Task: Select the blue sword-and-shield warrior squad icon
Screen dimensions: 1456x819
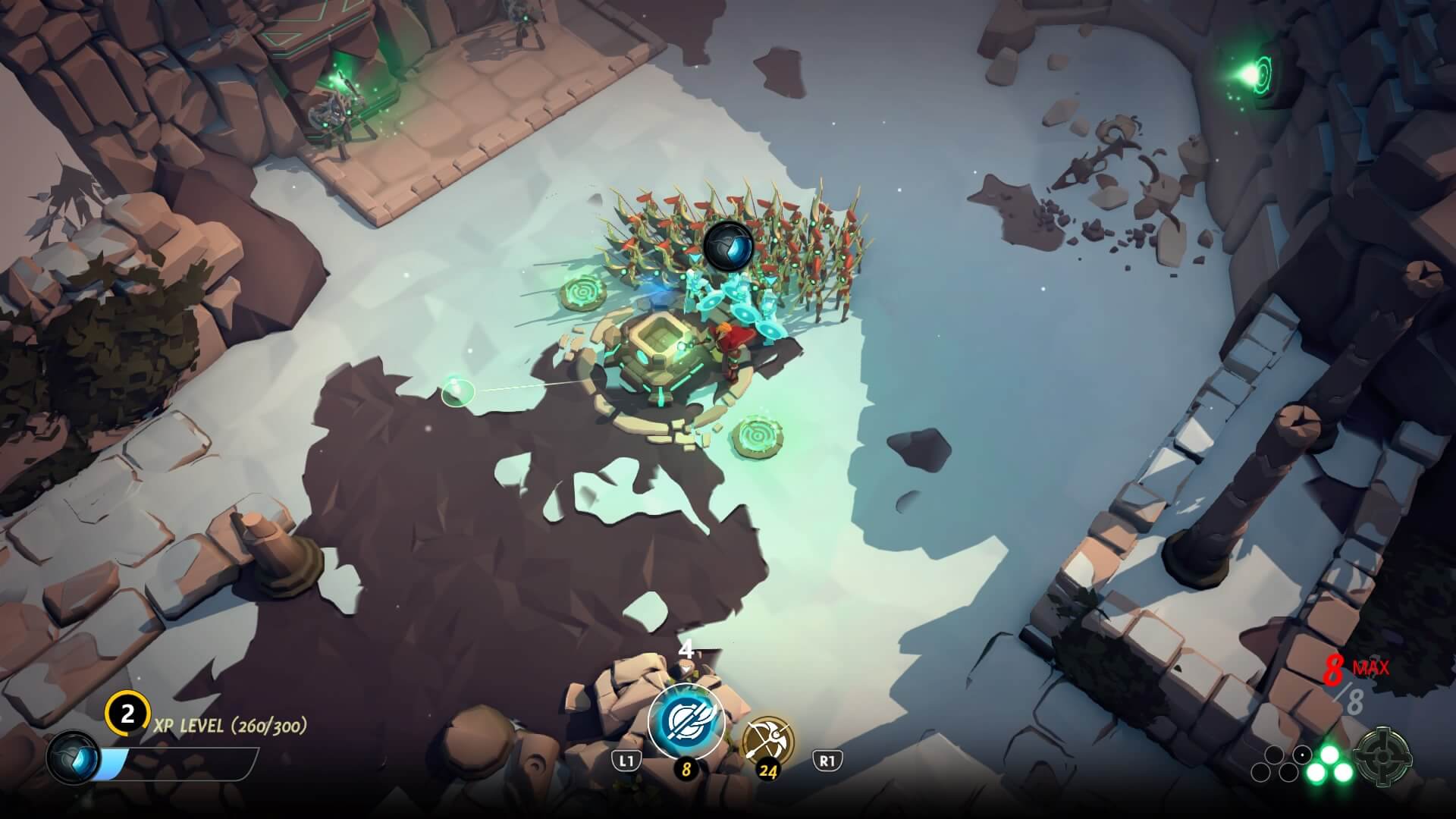Action: tap(686, 720)
